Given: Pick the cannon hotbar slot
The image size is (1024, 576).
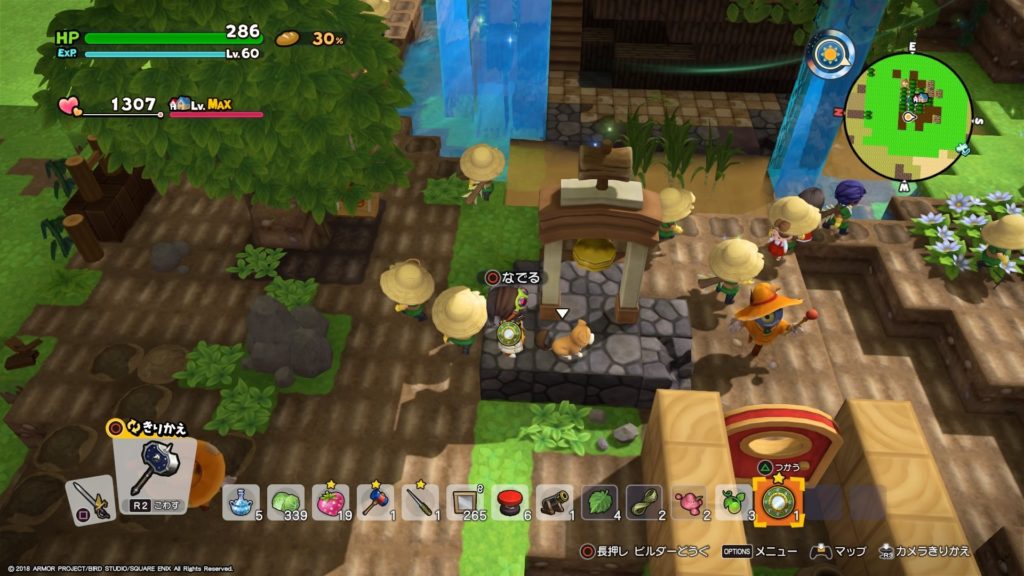Looking at the screenshot, I should coord(556,503).
